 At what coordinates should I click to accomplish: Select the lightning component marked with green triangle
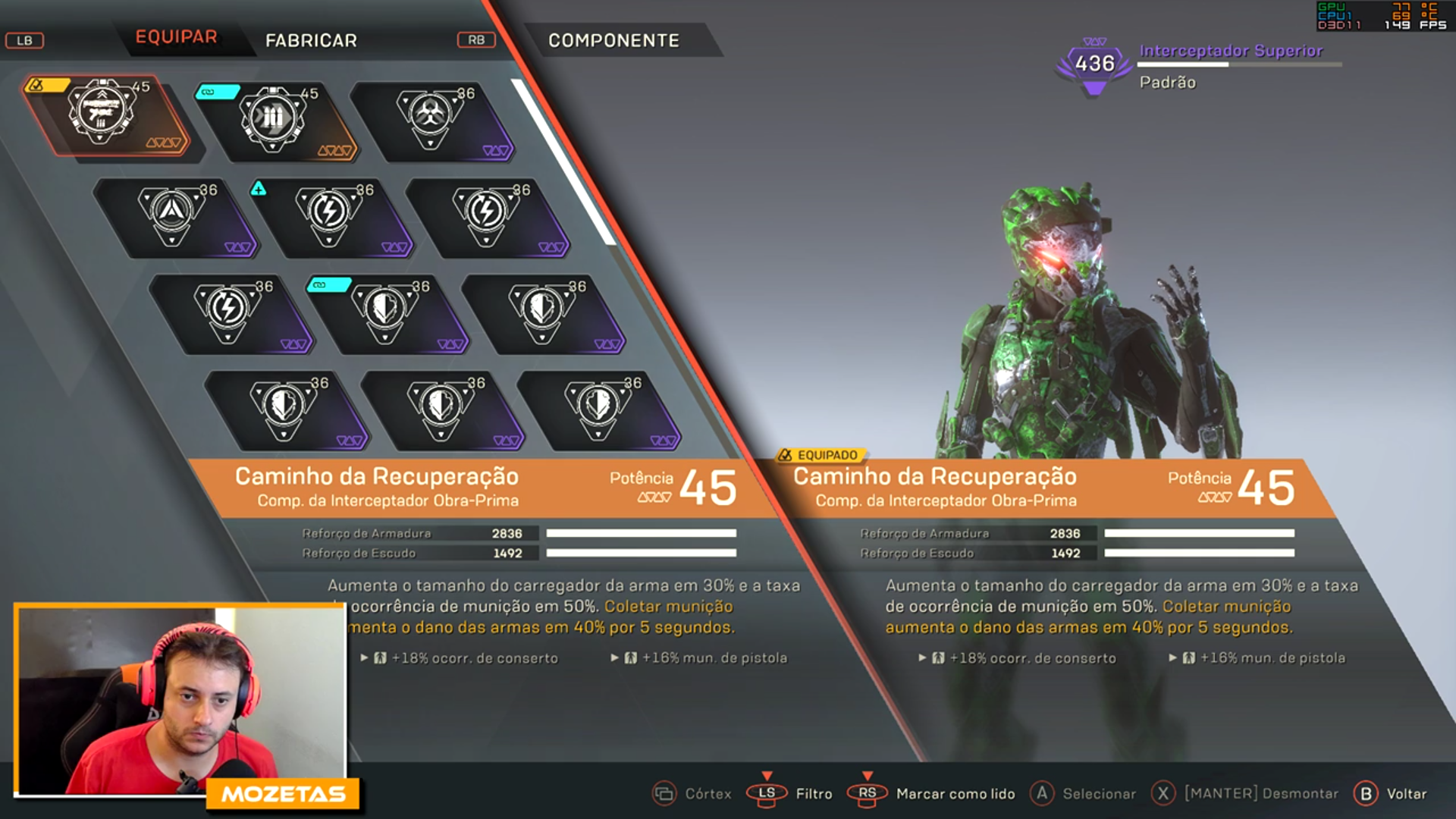(x=330, y=215)
